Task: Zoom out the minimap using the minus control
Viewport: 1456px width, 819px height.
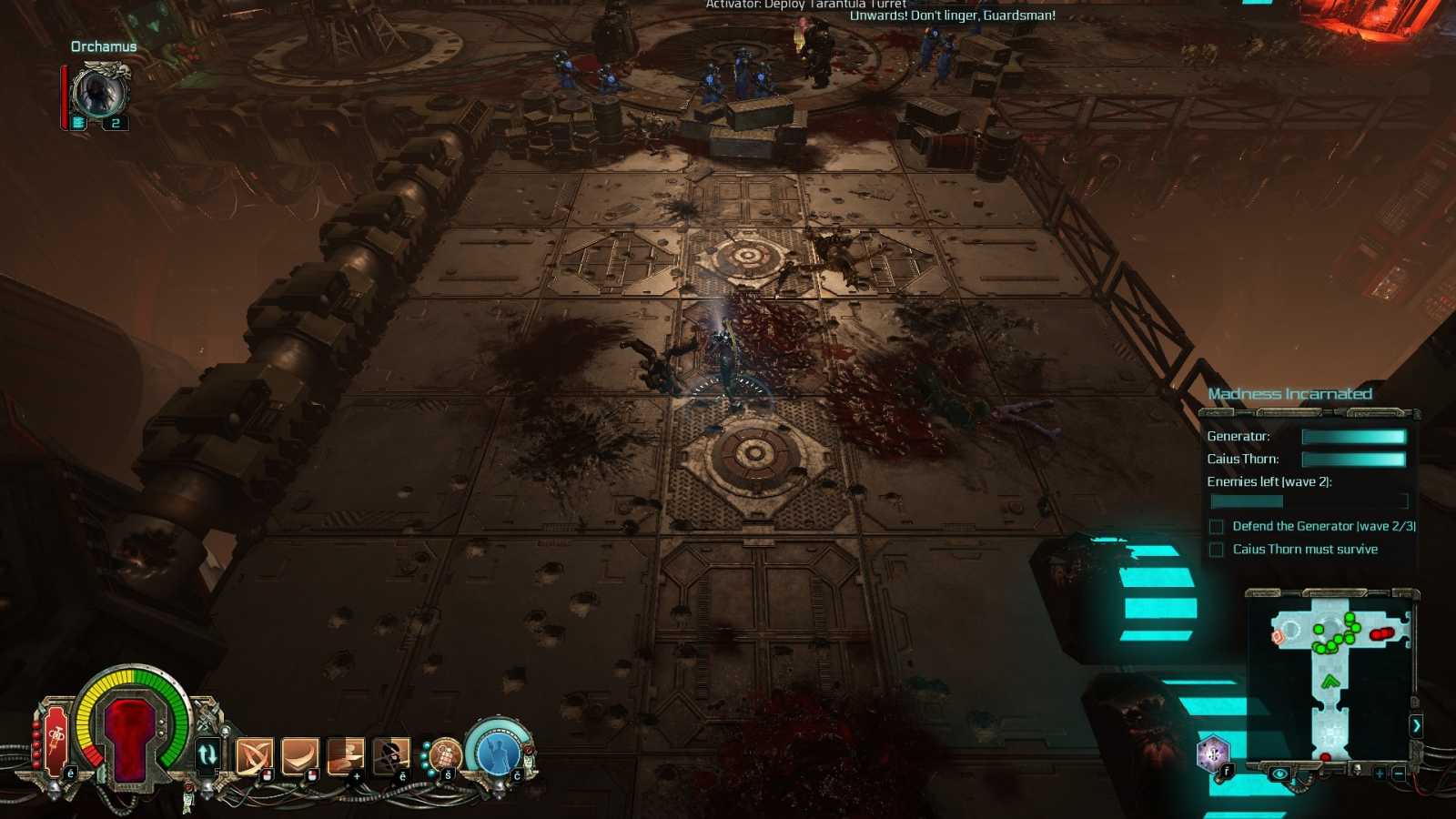Action: click(x=1399, y=773)
